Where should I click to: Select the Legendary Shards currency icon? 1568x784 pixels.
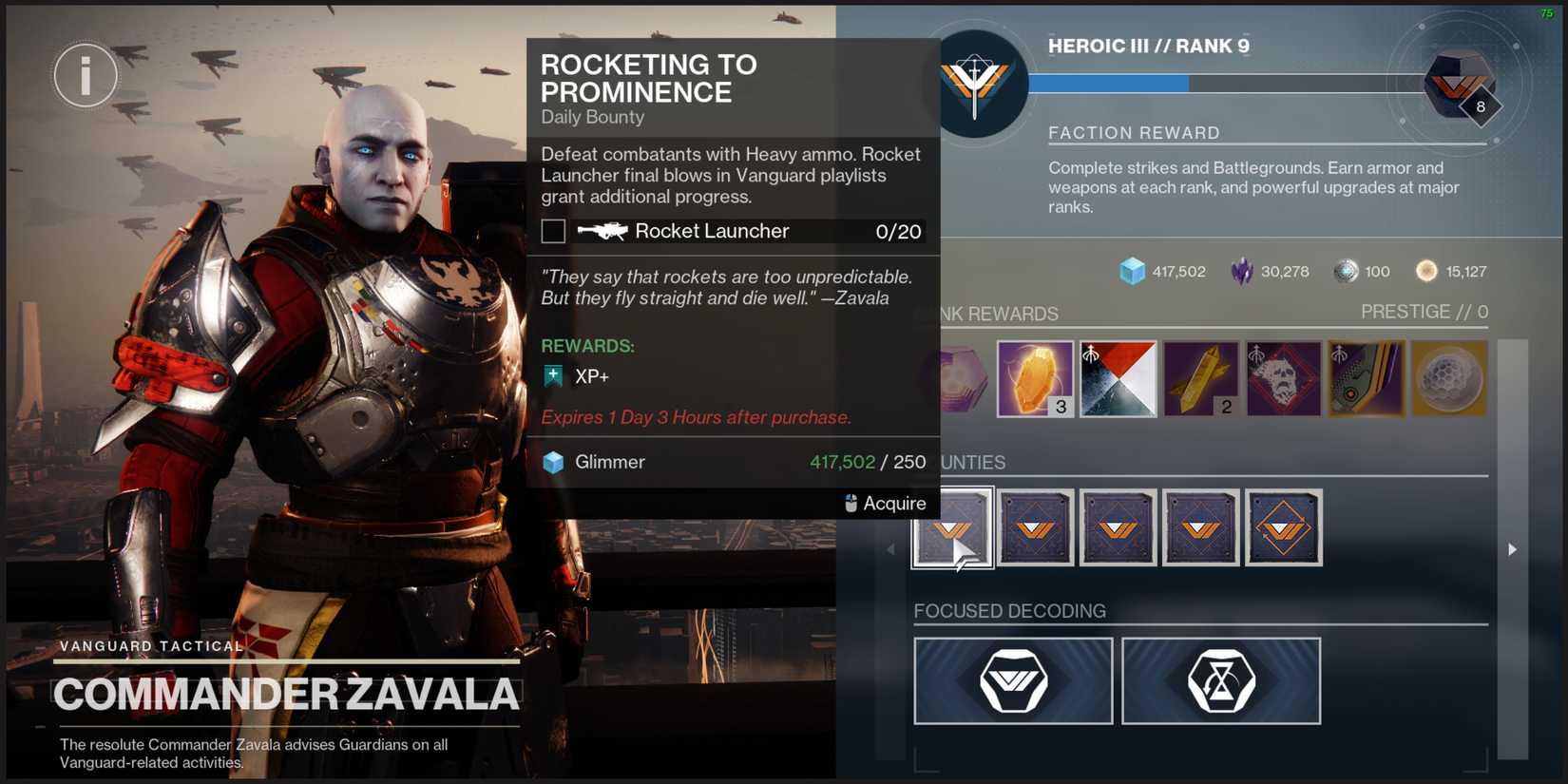(x=1242, y=271)
